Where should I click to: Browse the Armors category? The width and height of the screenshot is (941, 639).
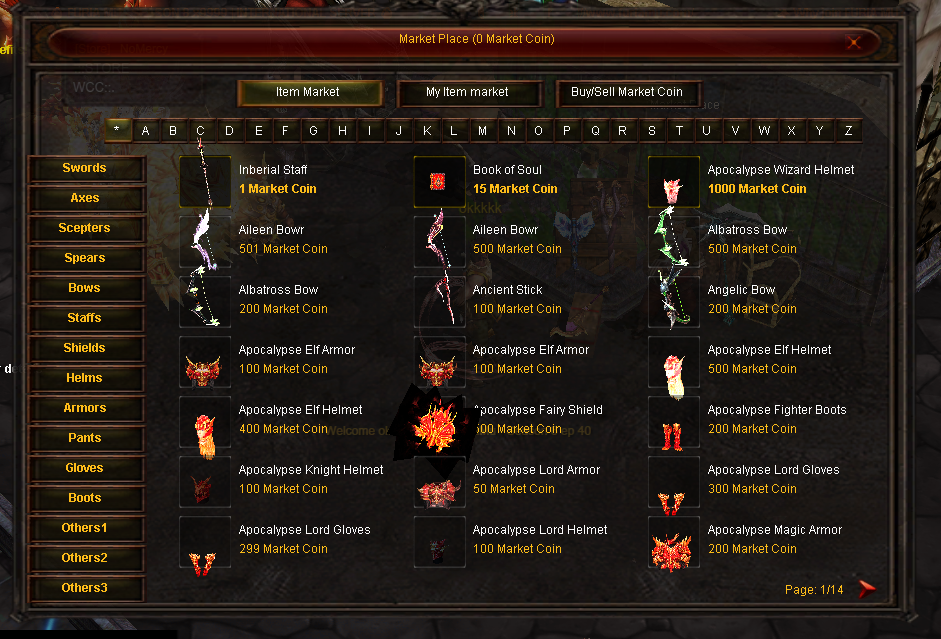(x=85, y=408)
